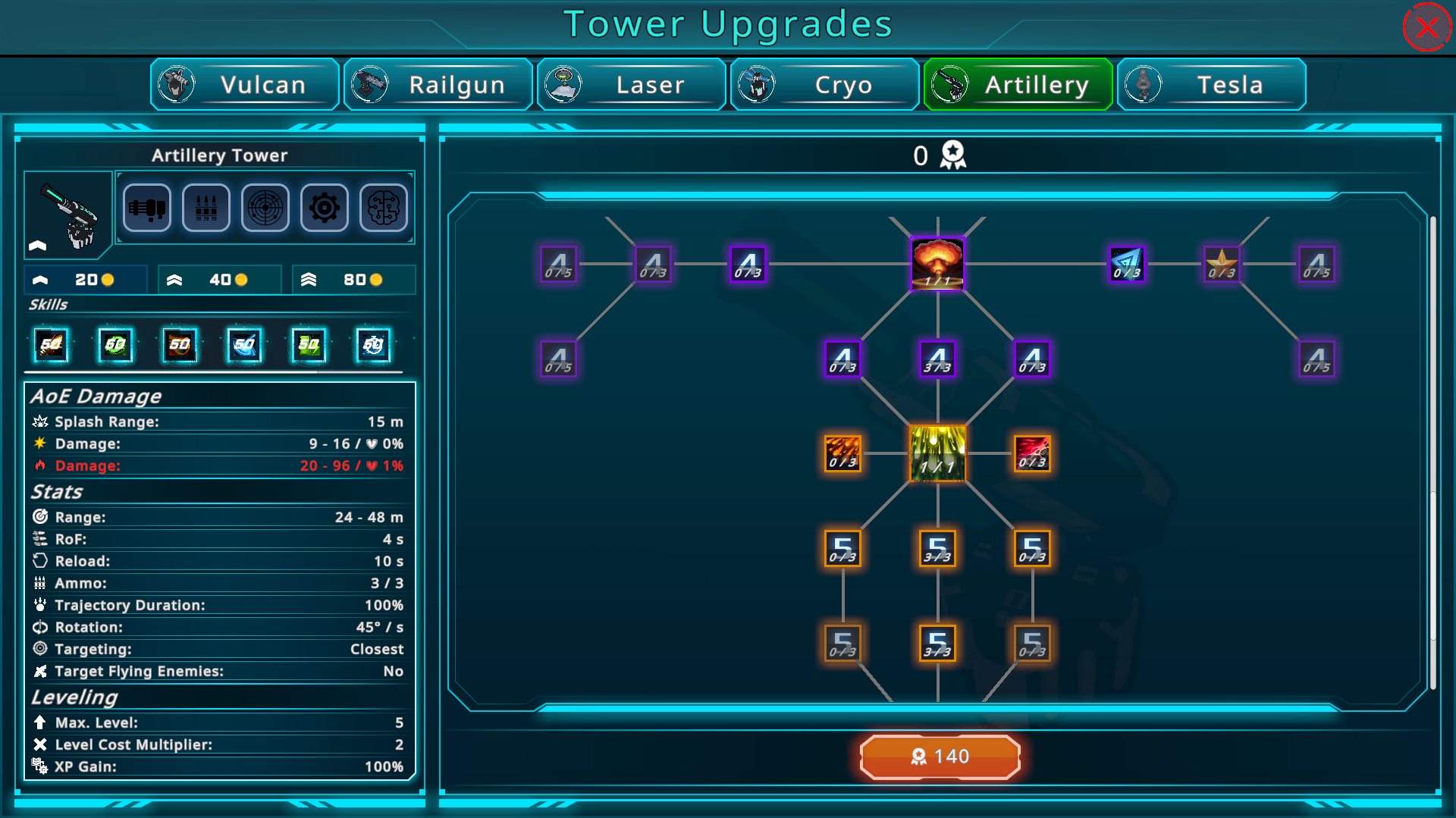Select the gold star upgrade node
This screenshot has height=818, width=1456.
coord(1222,264)
